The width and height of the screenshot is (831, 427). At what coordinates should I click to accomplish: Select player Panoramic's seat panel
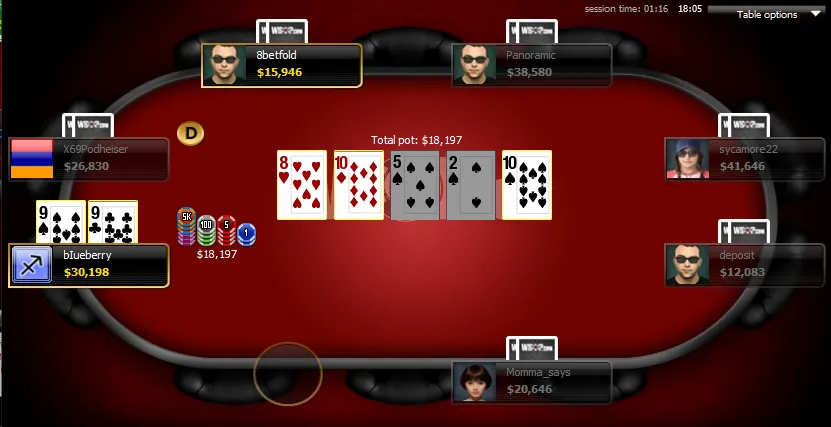point(531,65)
